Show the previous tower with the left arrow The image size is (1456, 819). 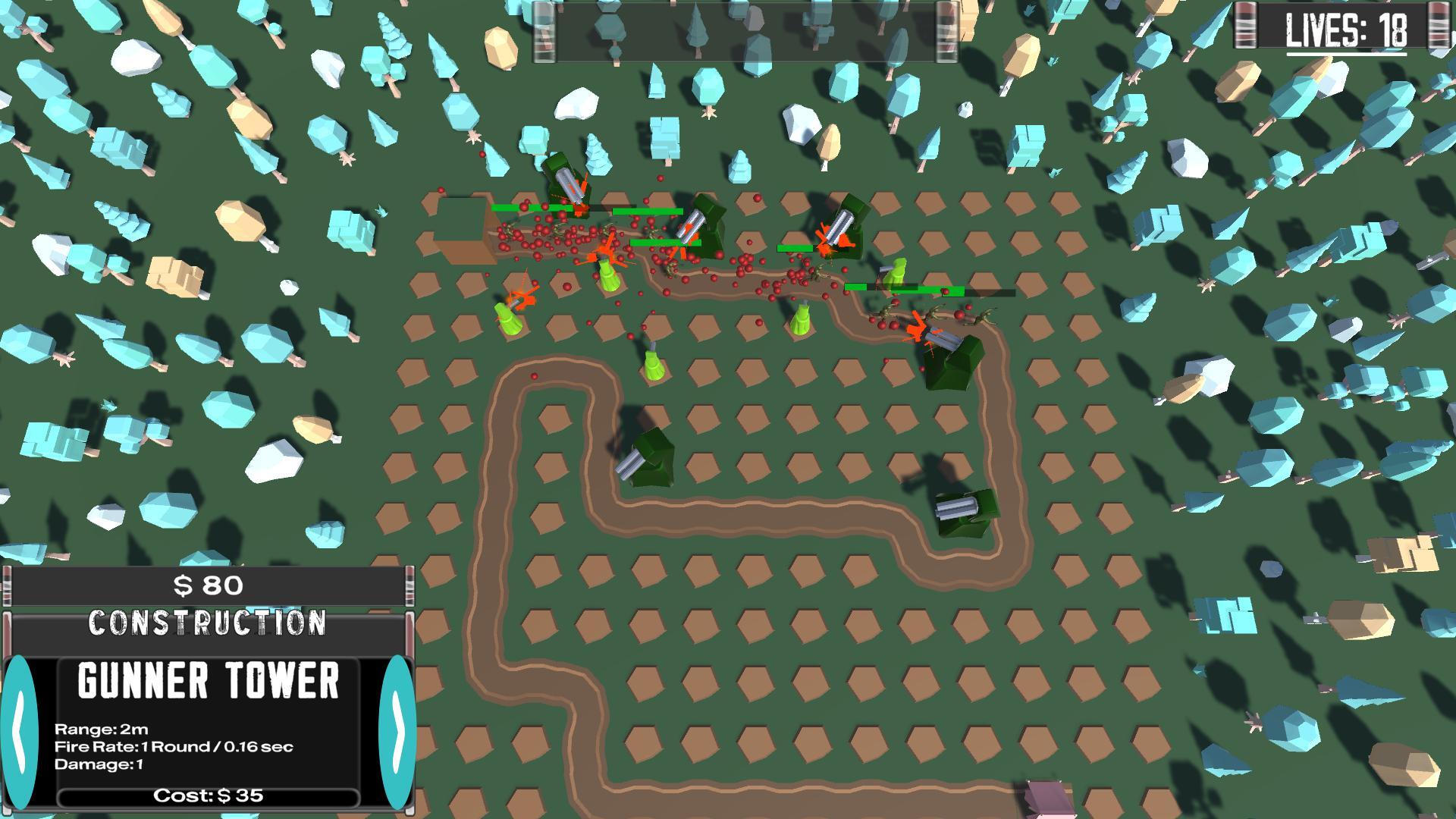click(20, 733)
